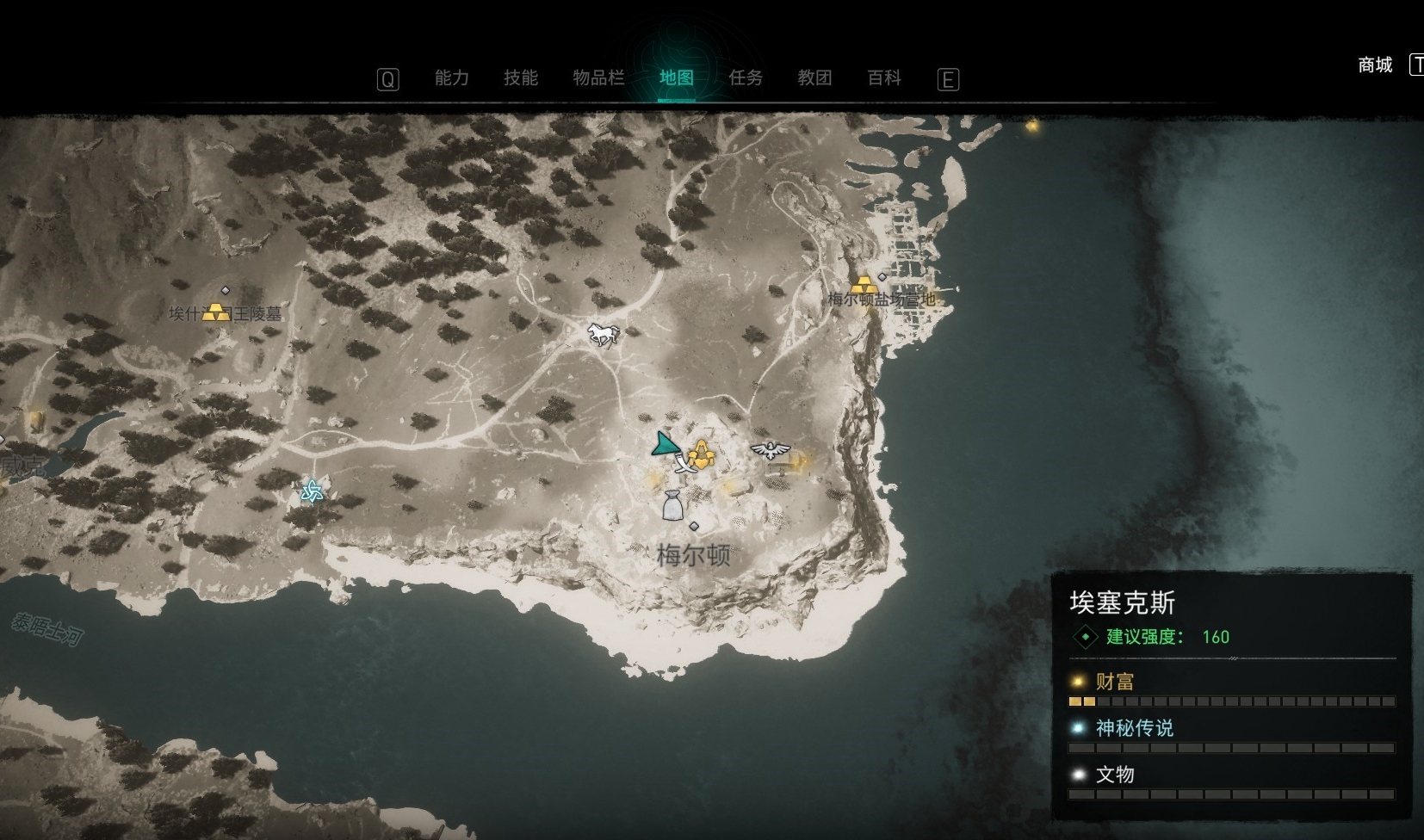This screenshot has height=840, width=1424.
Task: Open the 技能 tab
Action: [521, 78]
